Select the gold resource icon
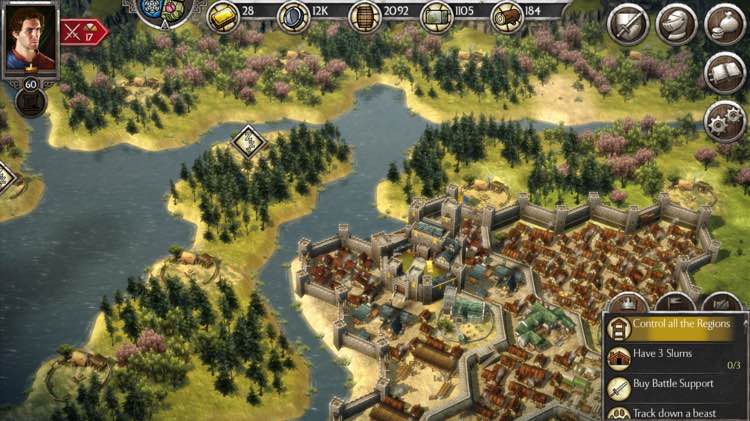This screenshot has width=750, height=421. click(x=223, y=16)
